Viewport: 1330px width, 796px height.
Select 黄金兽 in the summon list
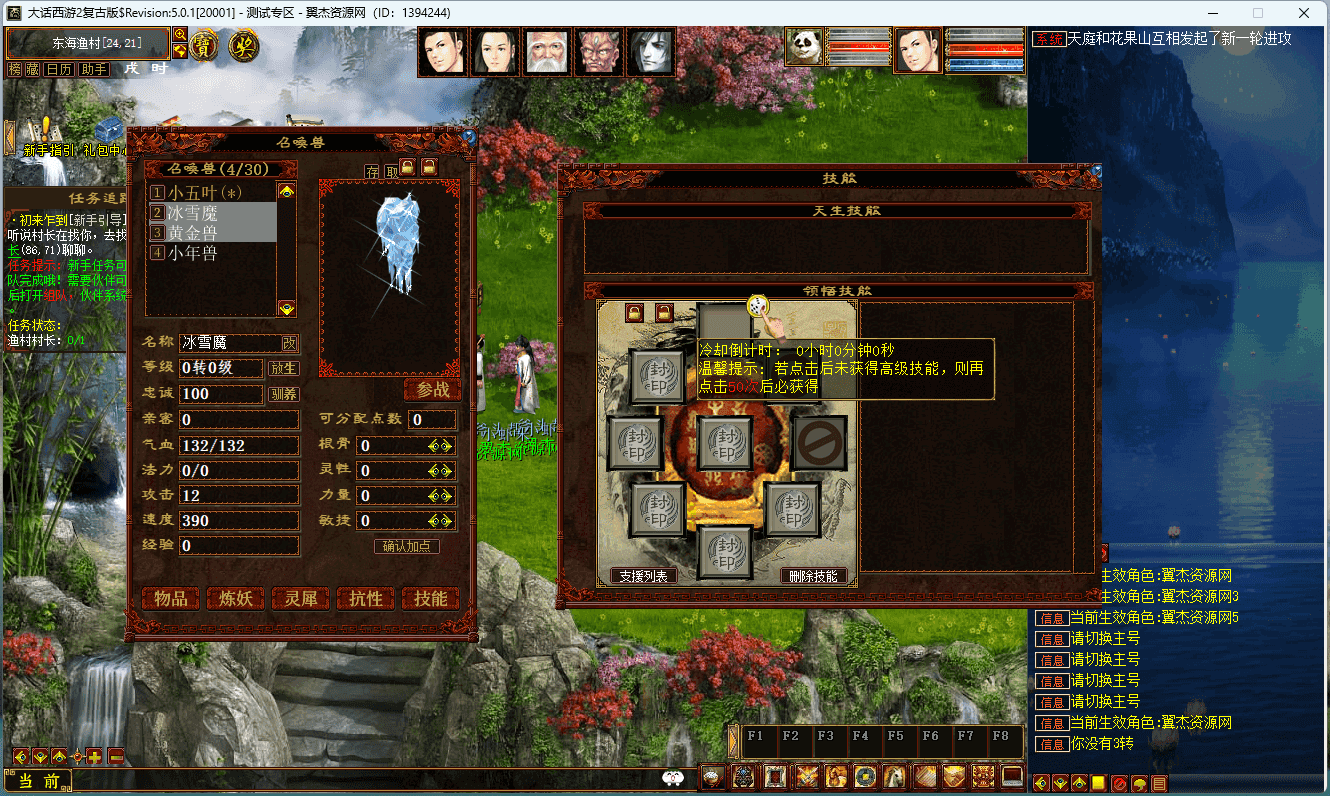click(193, 233)
